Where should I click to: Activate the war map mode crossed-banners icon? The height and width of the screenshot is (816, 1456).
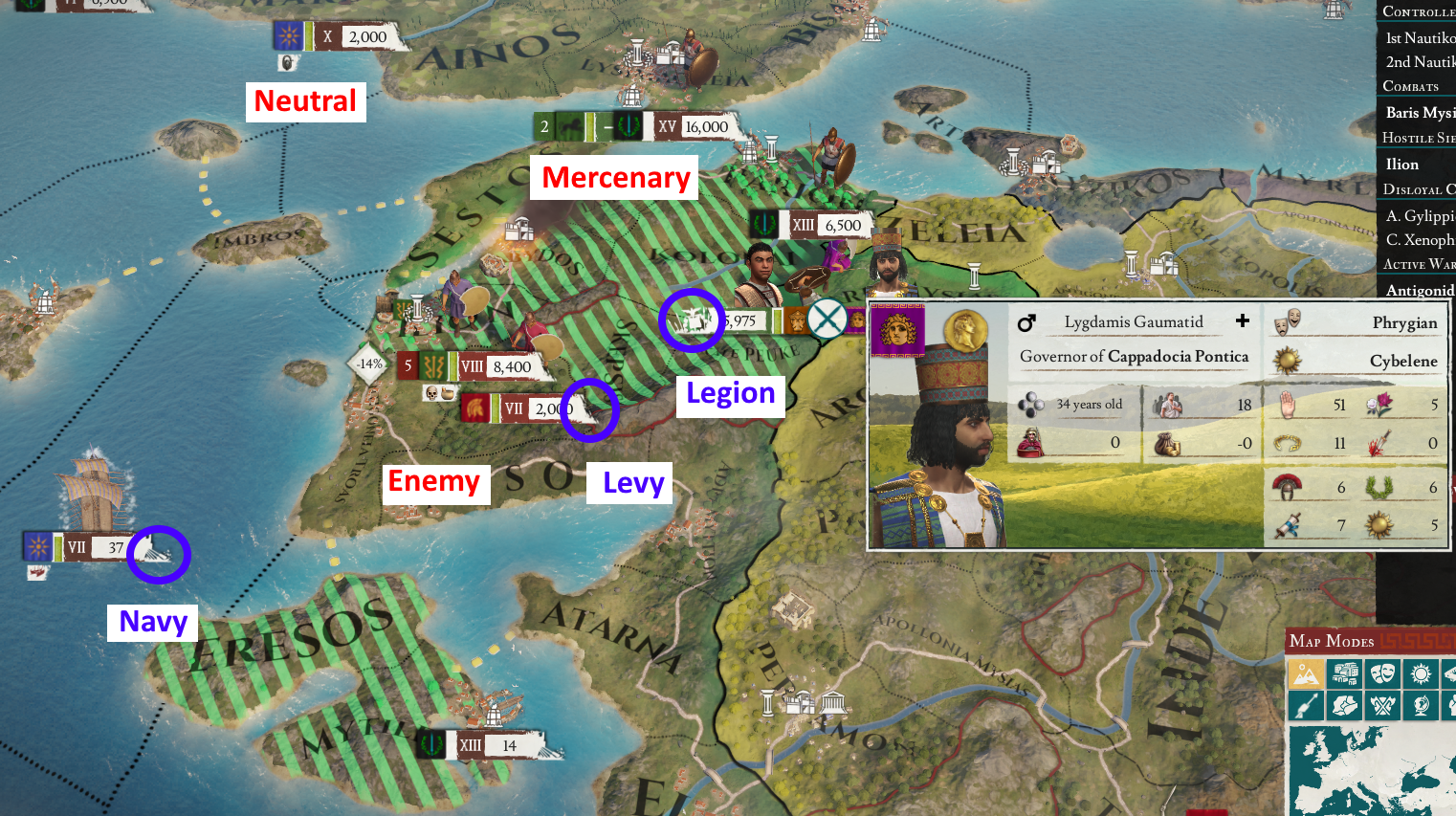(x=1382, y=705)
